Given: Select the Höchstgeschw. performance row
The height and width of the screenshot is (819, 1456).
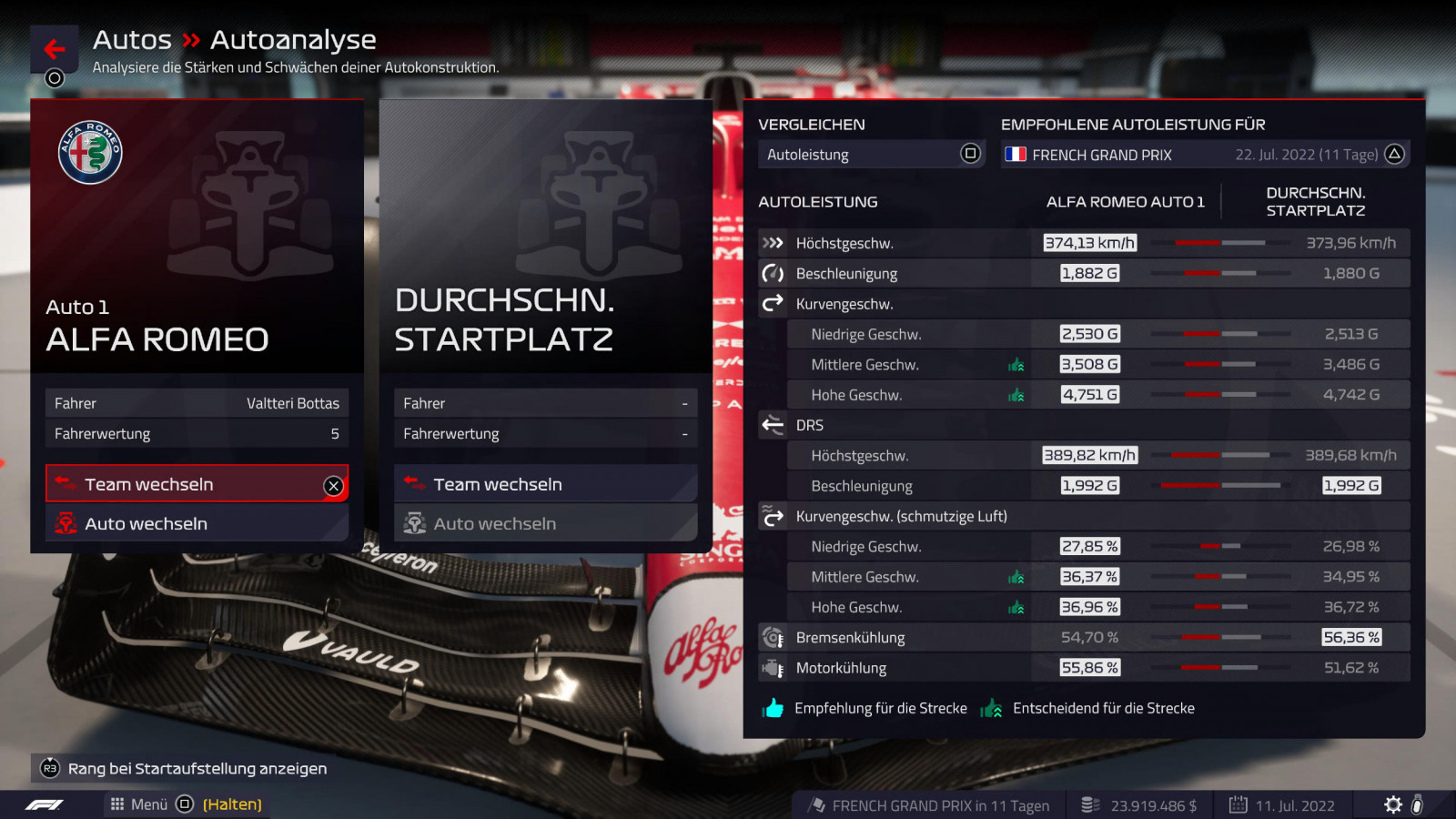Looking at the screenshot, I should [1083, 243].
